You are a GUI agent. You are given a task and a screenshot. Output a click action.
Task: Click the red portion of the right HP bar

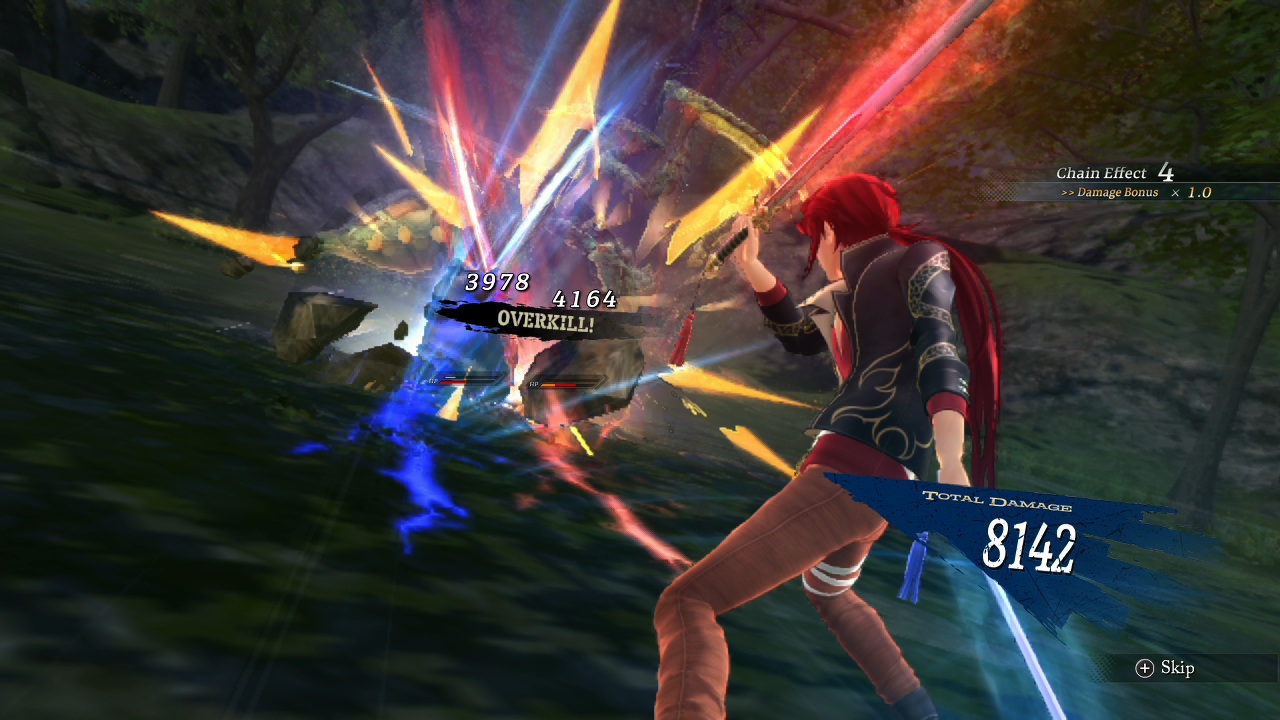[567, 385]
